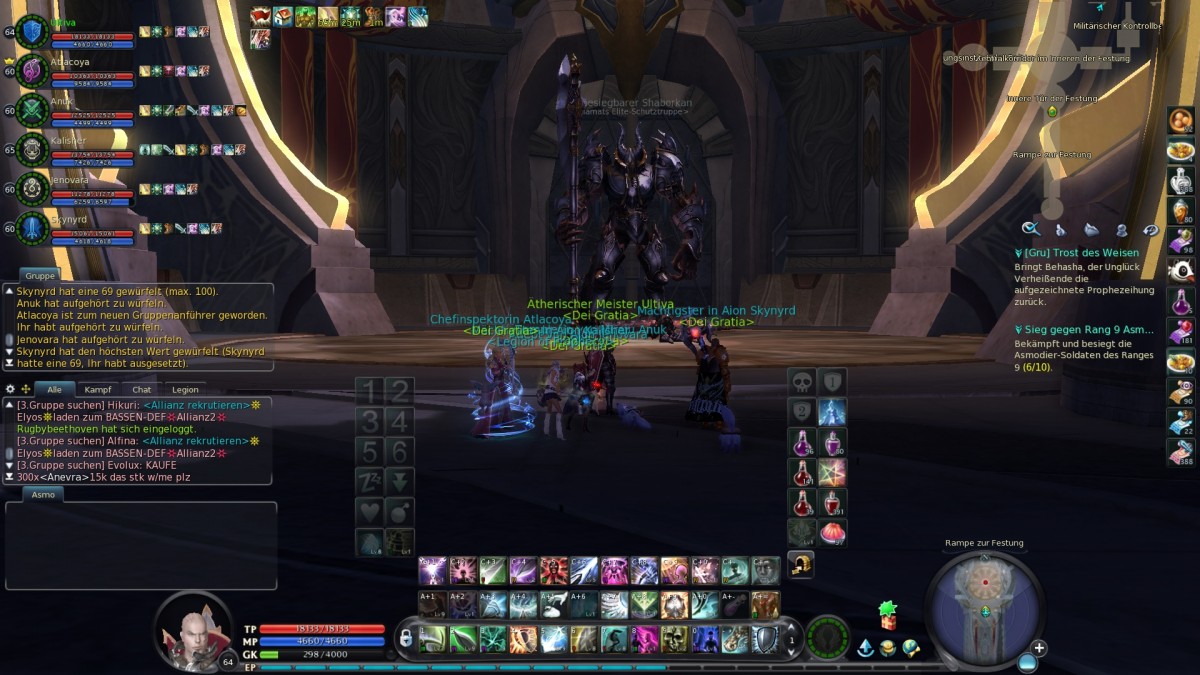The width and height of the screenshot is (1200, 675).
Task: Select group member Jenovara
Action: (x=33, y=187)
